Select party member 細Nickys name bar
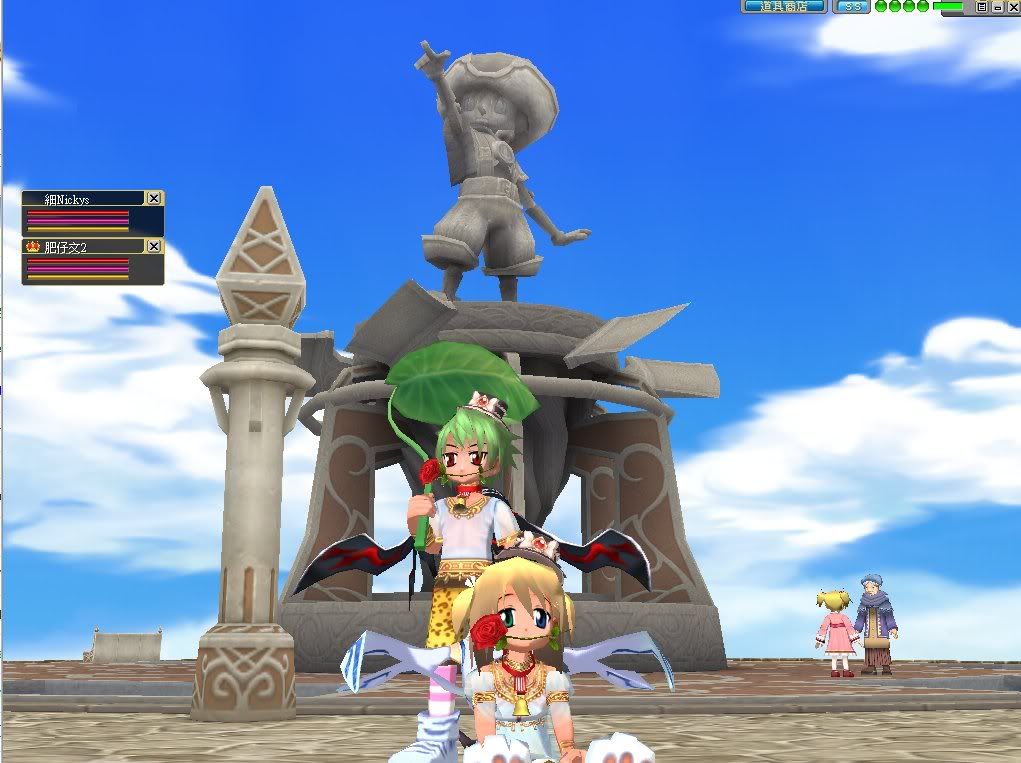The width and height of the screenshot is (1021, 763). [x=84, y=199]
